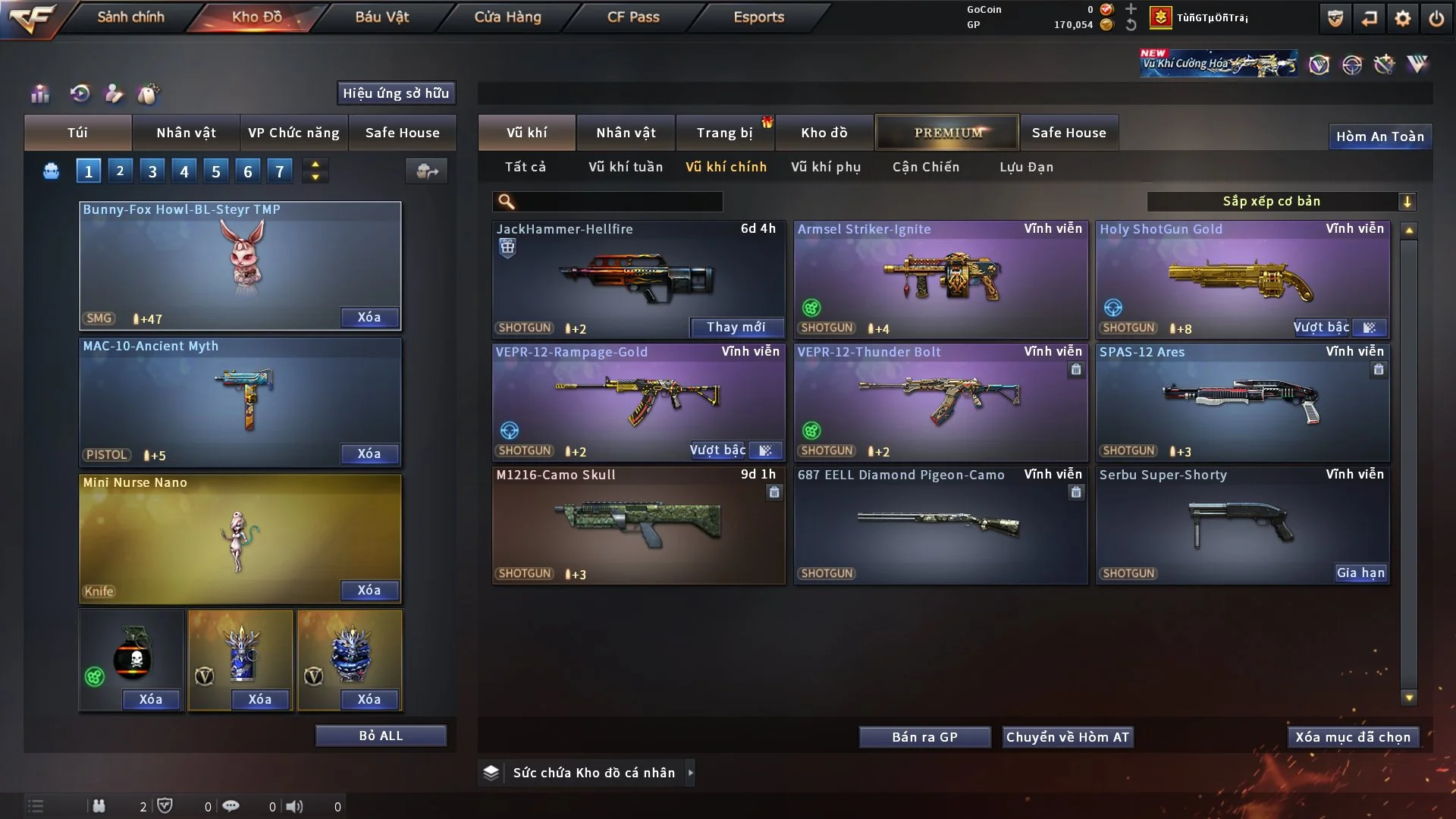The image size is (1456, 819).
Task: Click the Bỏ ALL button
Action: point(381,736)
